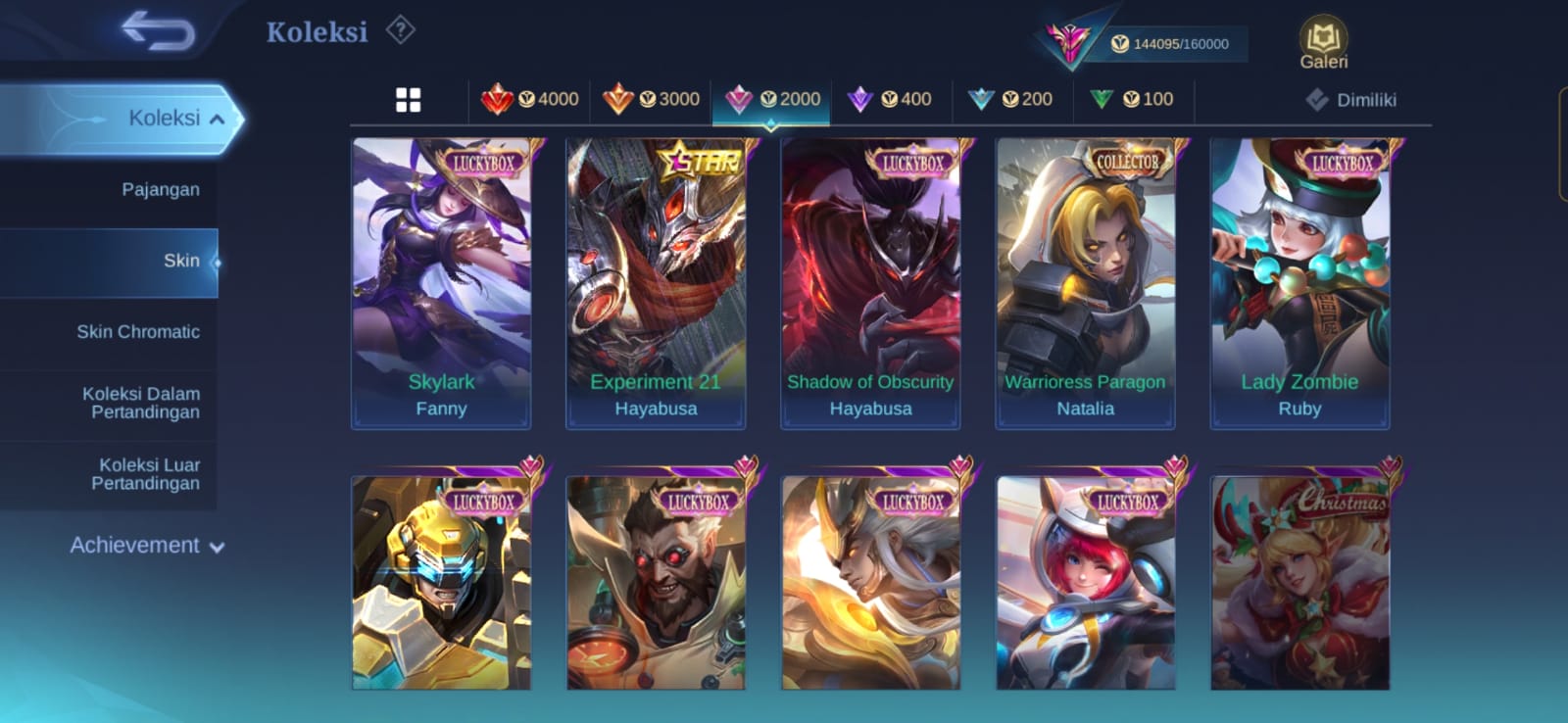Choose the 2000 points tier tab

click(772, 99)
